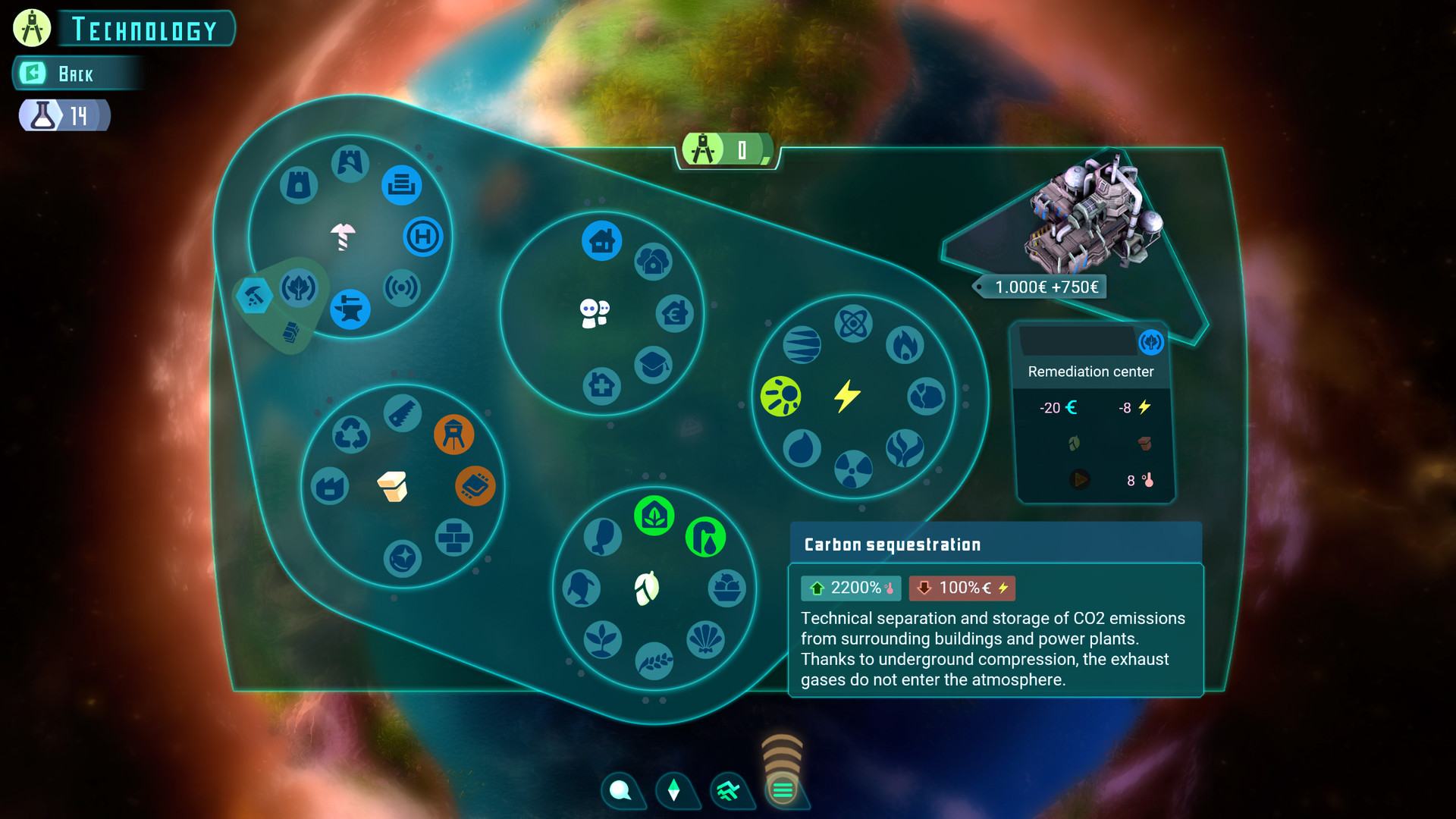Choose the house housing technology icon

pos(602,241)
